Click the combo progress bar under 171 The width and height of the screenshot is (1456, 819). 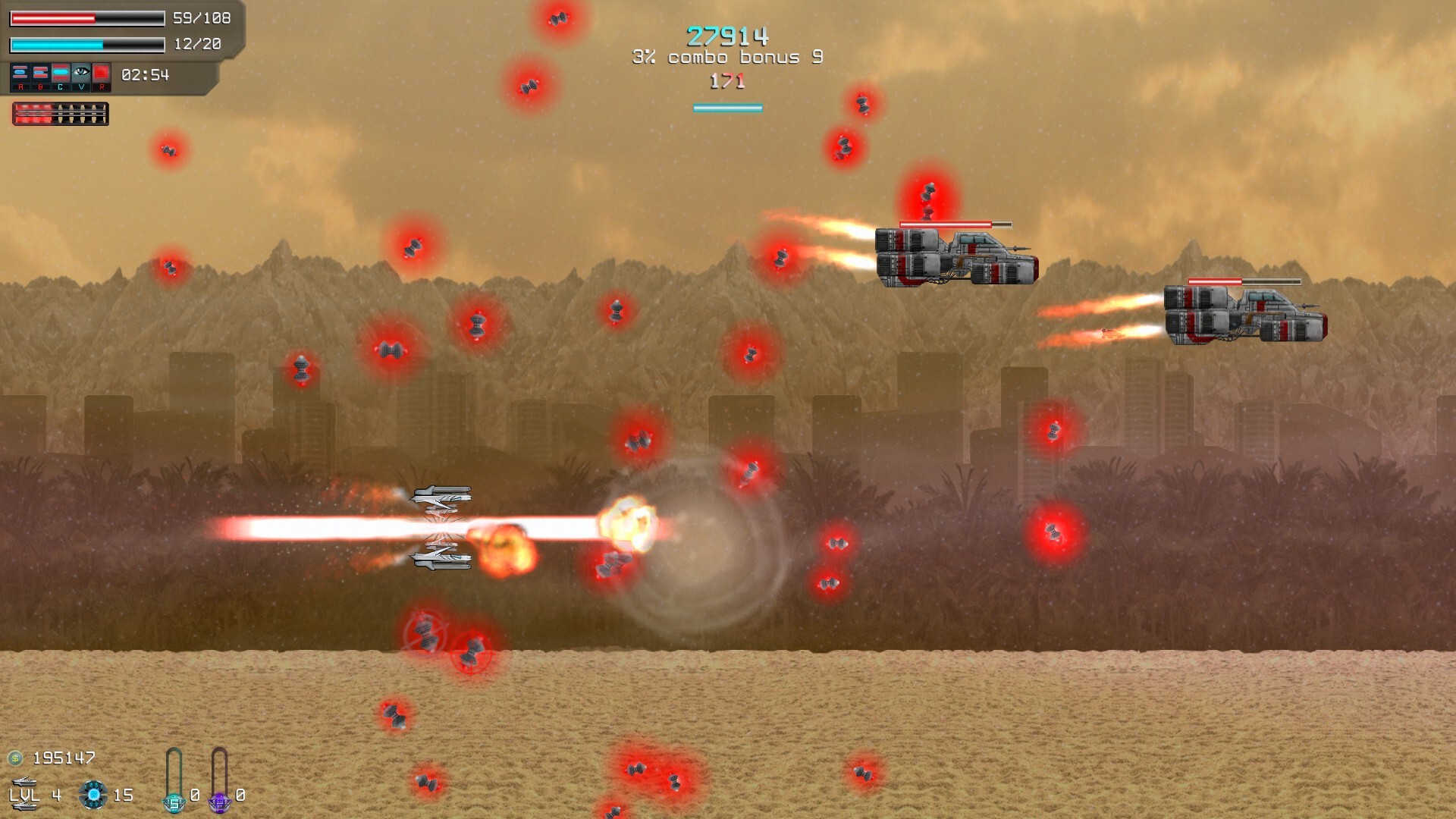coord(727,108)
